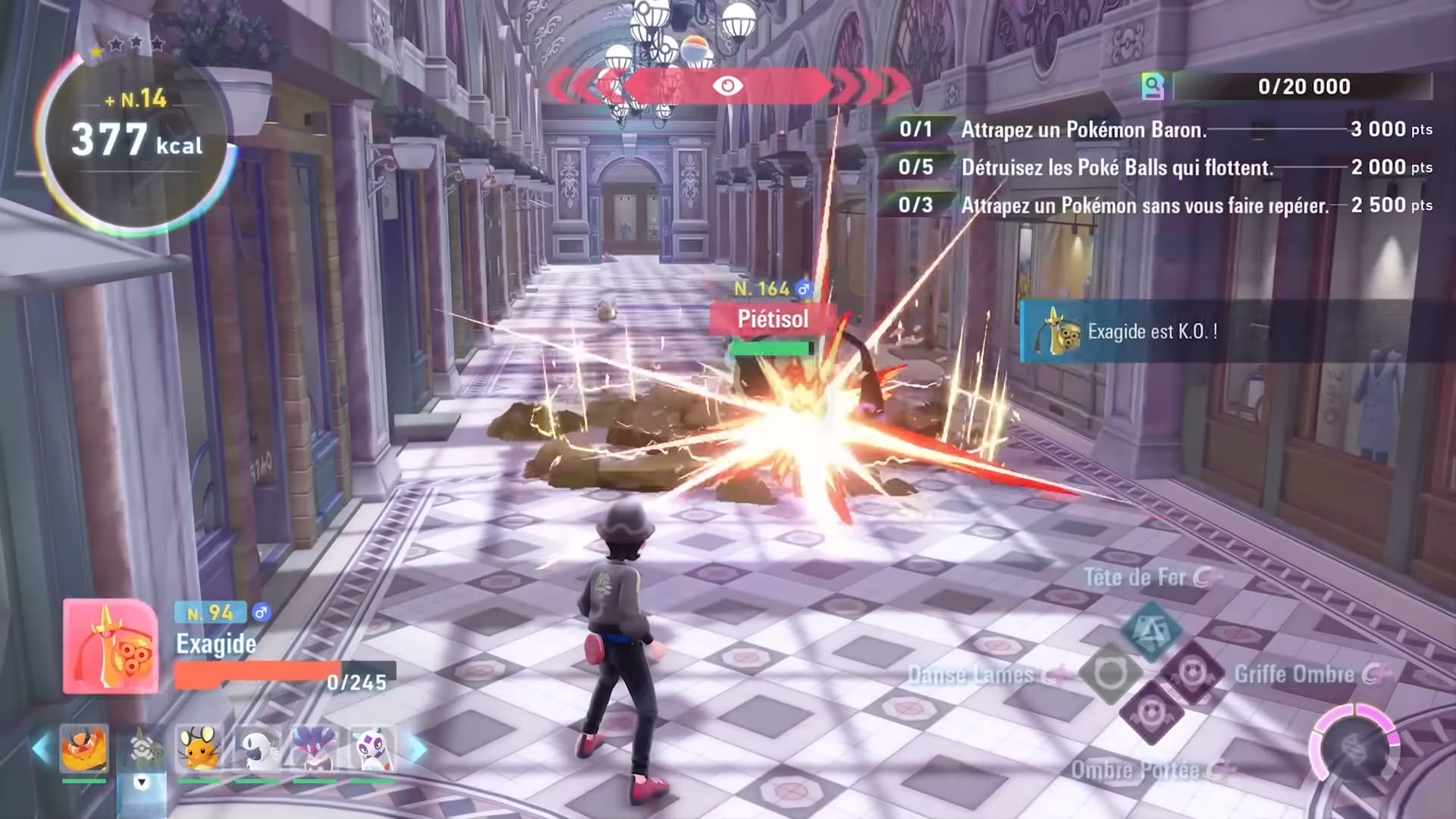Click the right arrow of the party bar
1456x819 pixels.
pyautogui.click(x=417, y=749)
